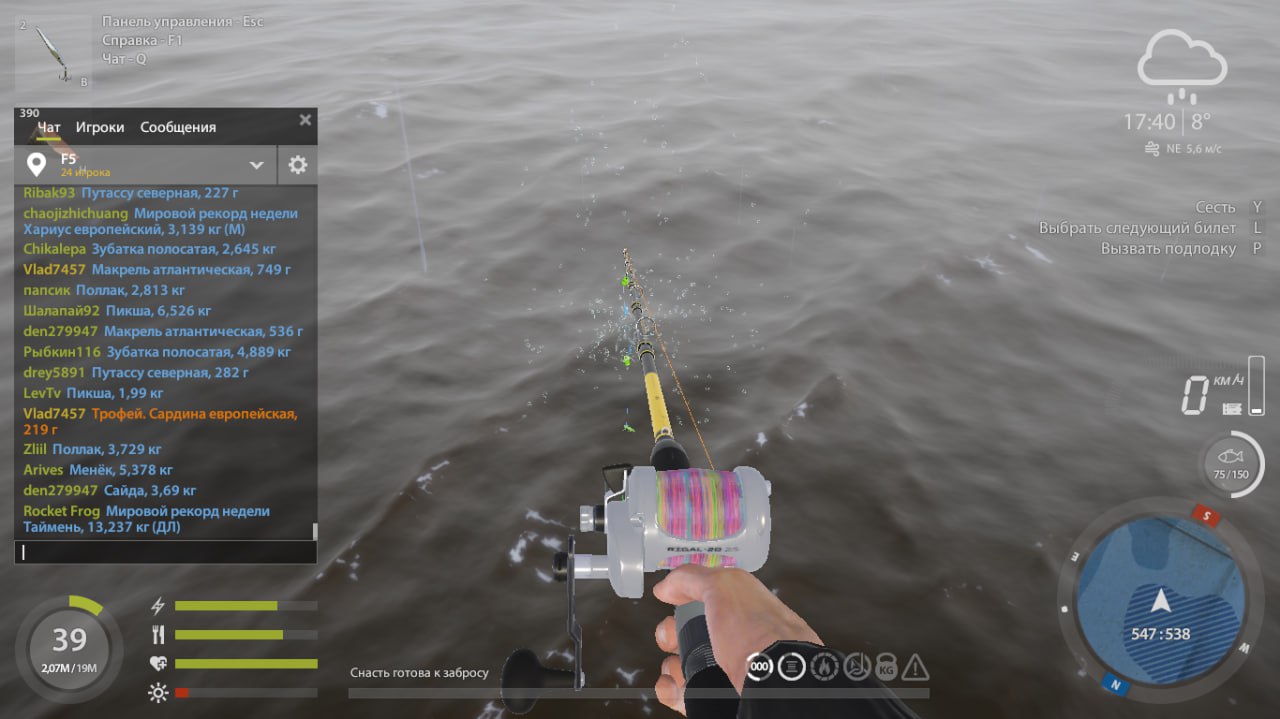Click player name Rocket Frog in chat
The image size is (1280, 719).
click(61, 511)
